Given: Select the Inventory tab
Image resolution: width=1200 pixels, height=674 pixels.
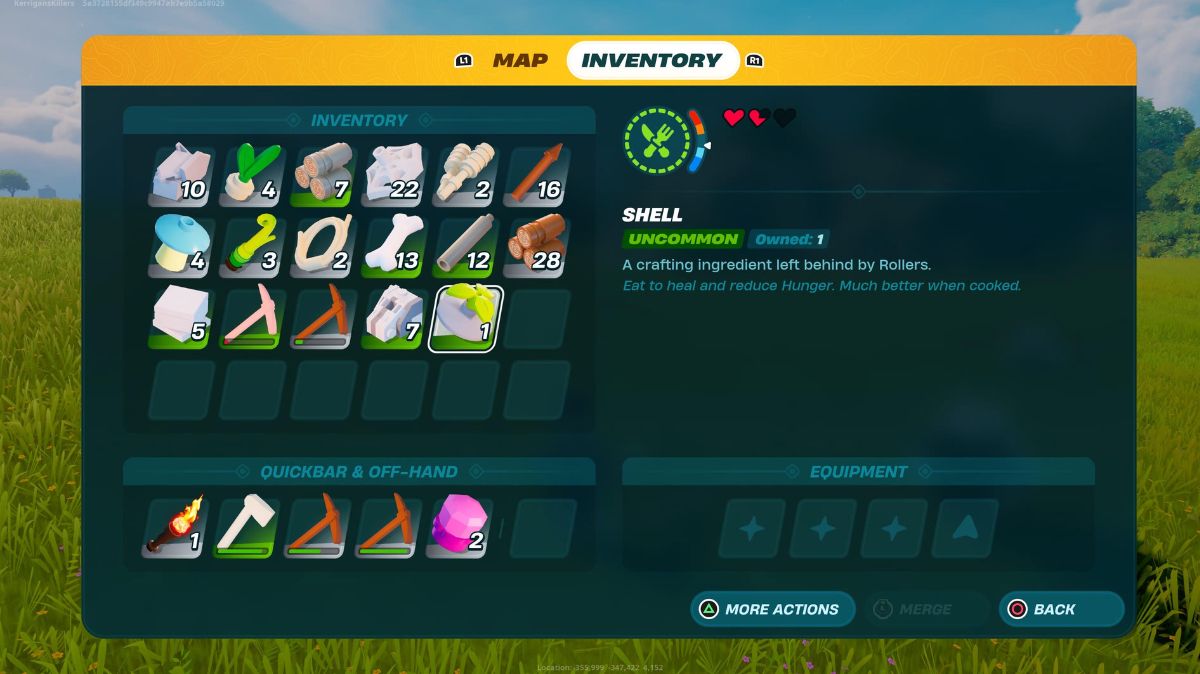Looking at the screenshot, I should [652, 60].
